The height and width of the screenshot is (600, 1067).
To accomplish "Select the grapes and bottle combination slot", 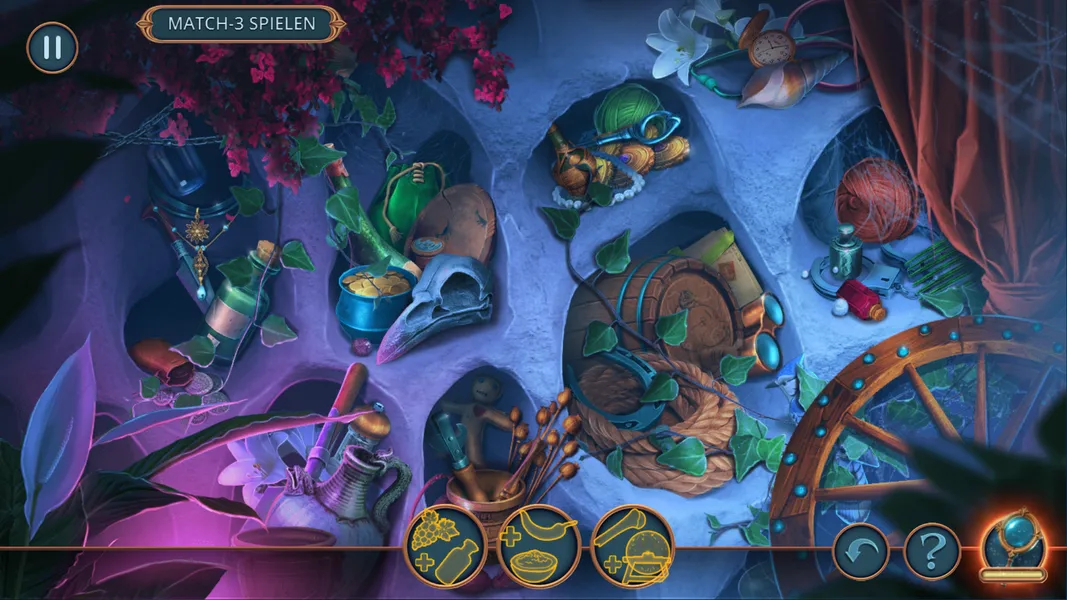I will [446, 545].
